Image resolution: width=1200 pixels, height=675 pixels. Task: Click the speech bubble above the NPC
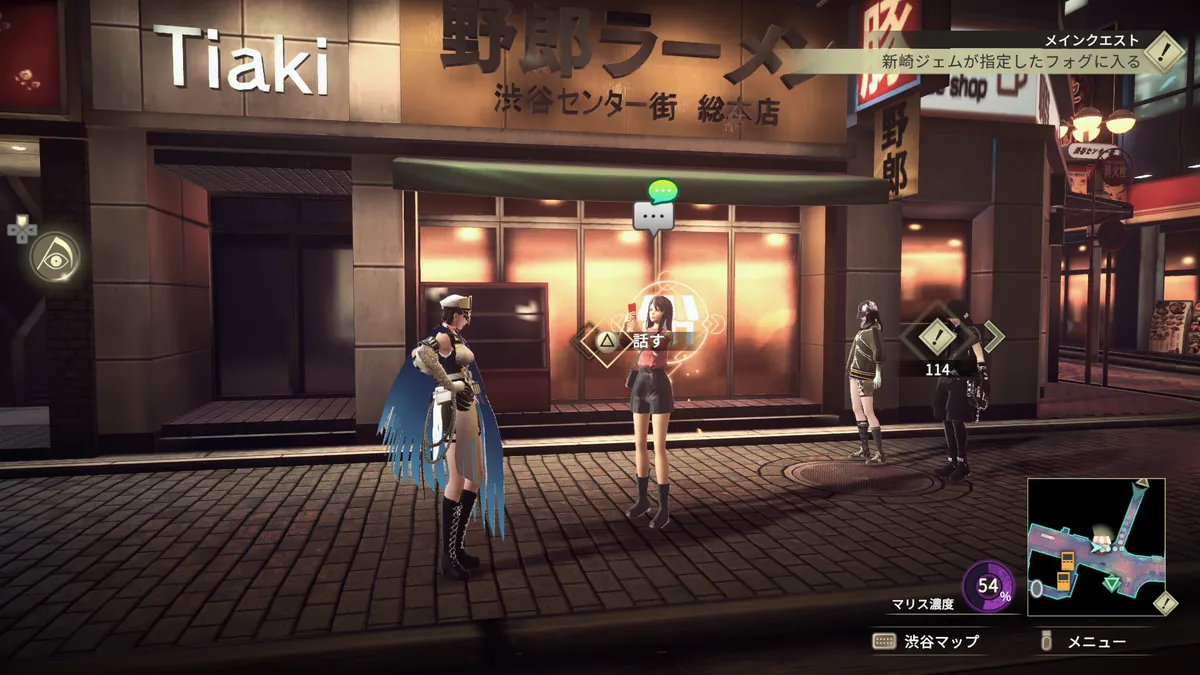click(x=654, y=214)
